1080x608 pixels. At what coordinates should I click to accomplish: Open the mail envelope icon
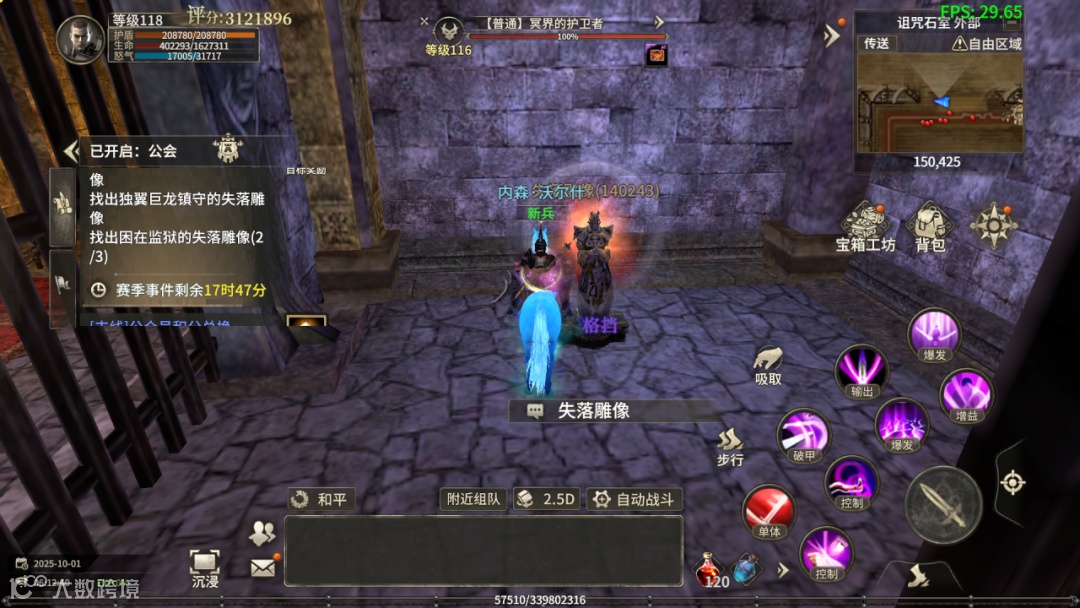coord(262,568)
